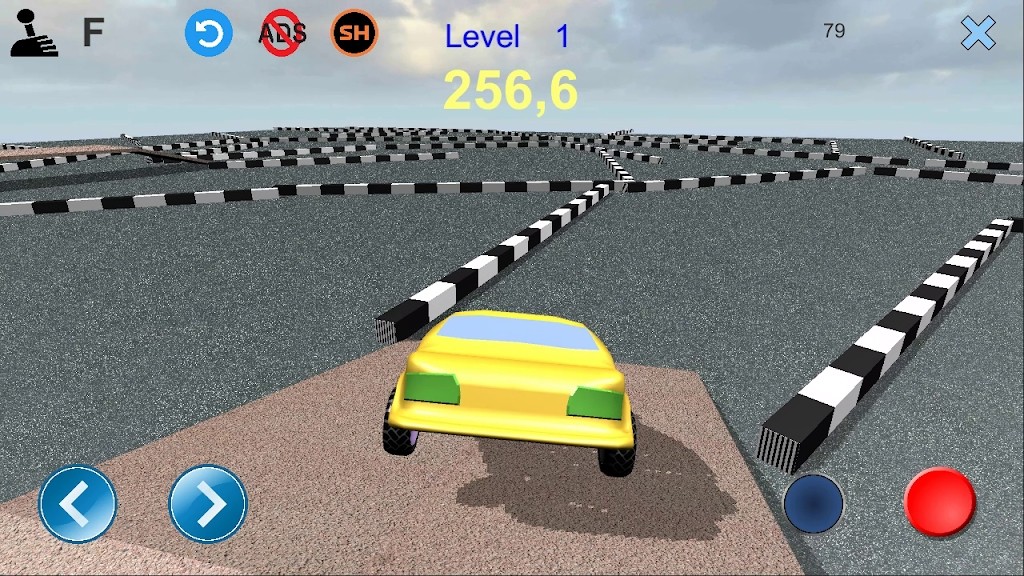Hit the red round pedal button
1024x576 pixels.
[939, 502]
